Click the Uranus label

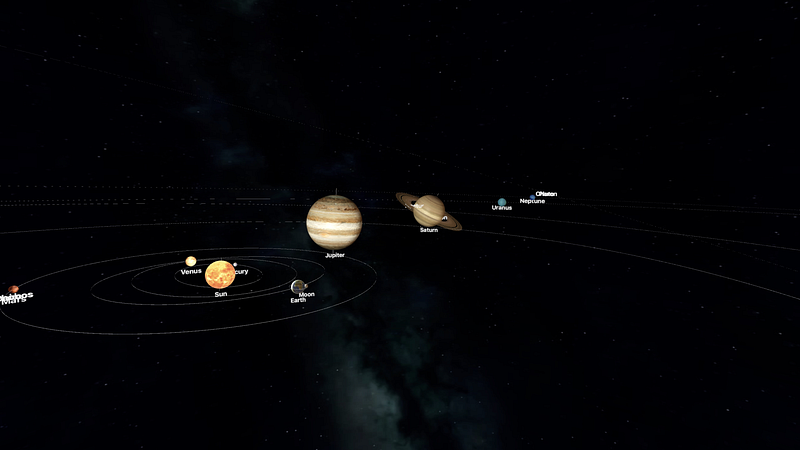[502, 208]
